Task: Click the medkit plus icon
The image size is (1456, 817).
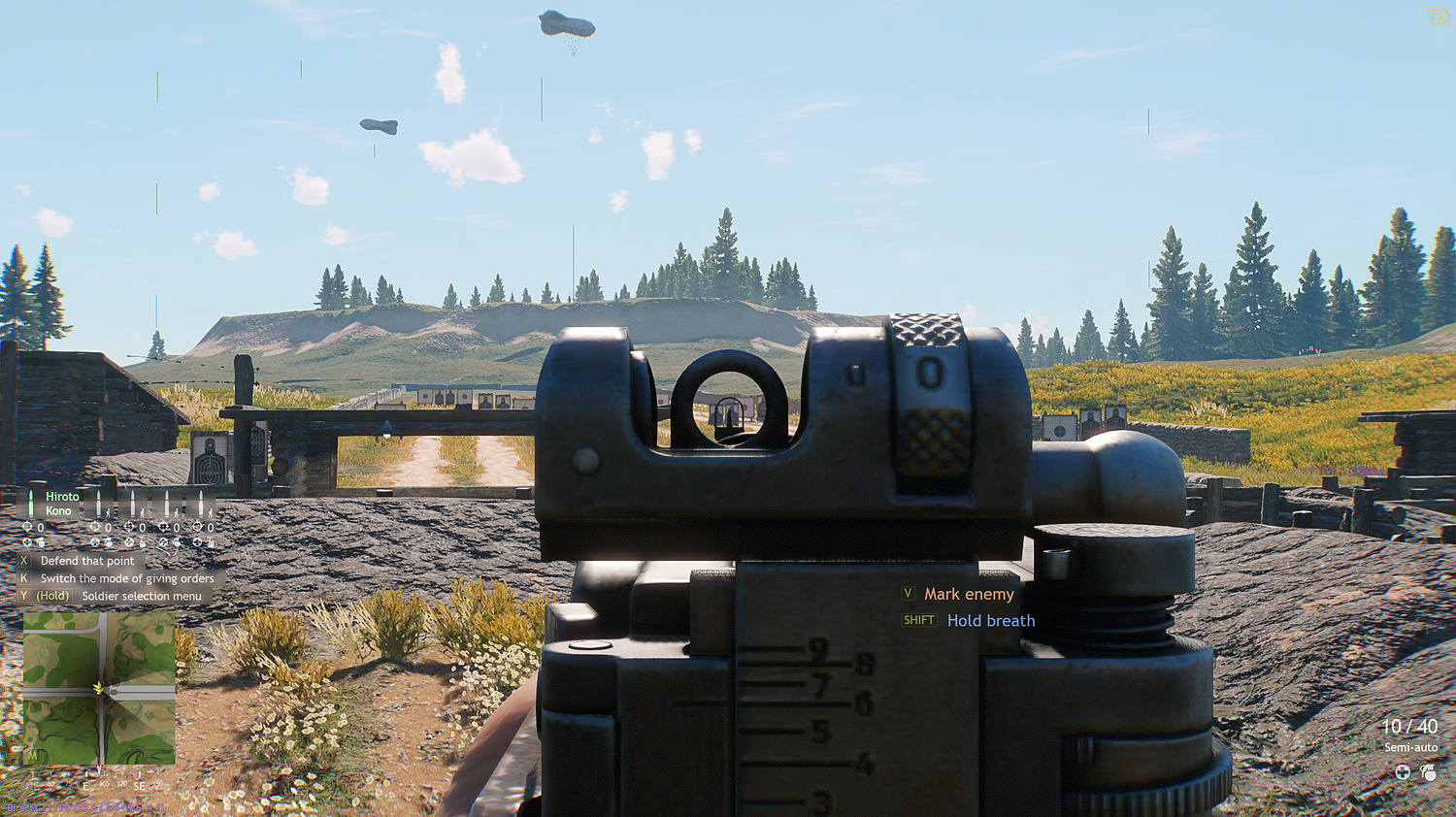Action: tap(1403, 772)
